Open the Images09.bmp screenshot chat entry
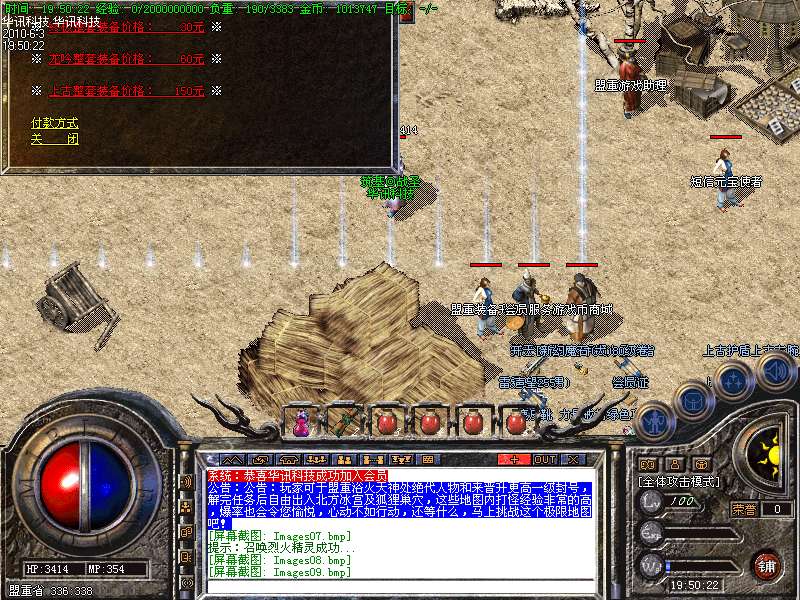The height and width of the screenshot is (600, 800). click(x=278, y=573)
